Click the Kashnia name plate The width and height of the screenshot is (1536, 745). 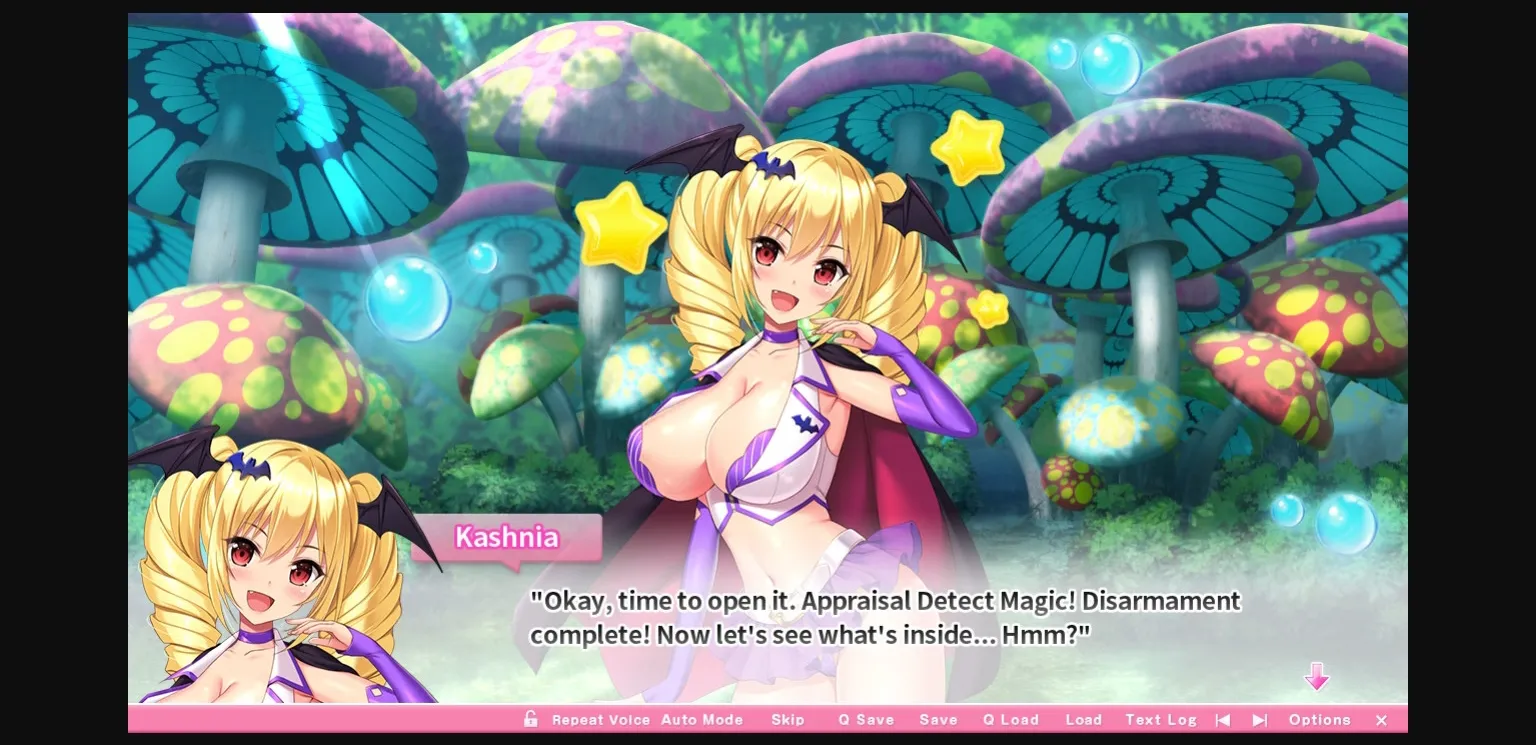click(x=508, y=538)
